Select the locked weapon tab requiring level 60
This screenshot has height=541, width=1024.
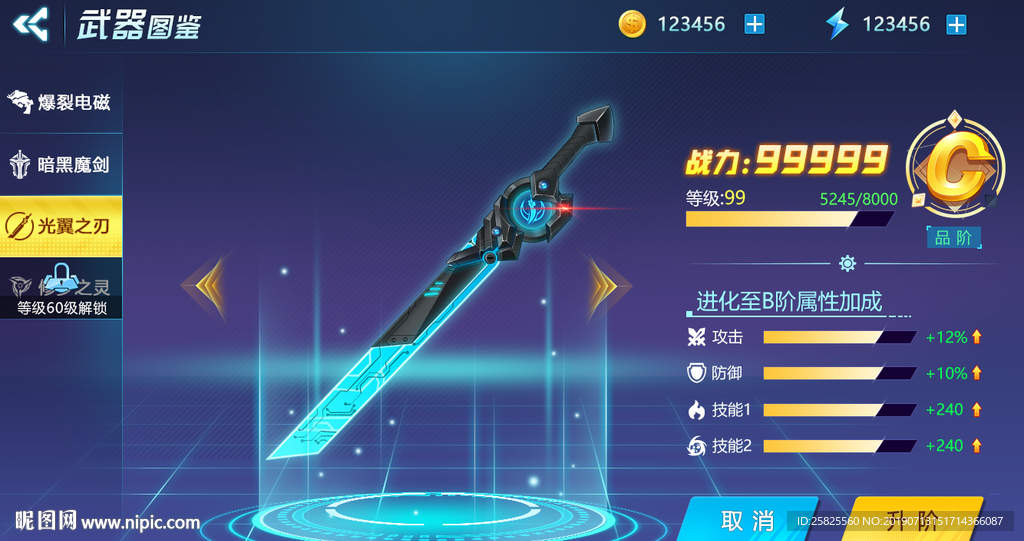pos(61,289)
